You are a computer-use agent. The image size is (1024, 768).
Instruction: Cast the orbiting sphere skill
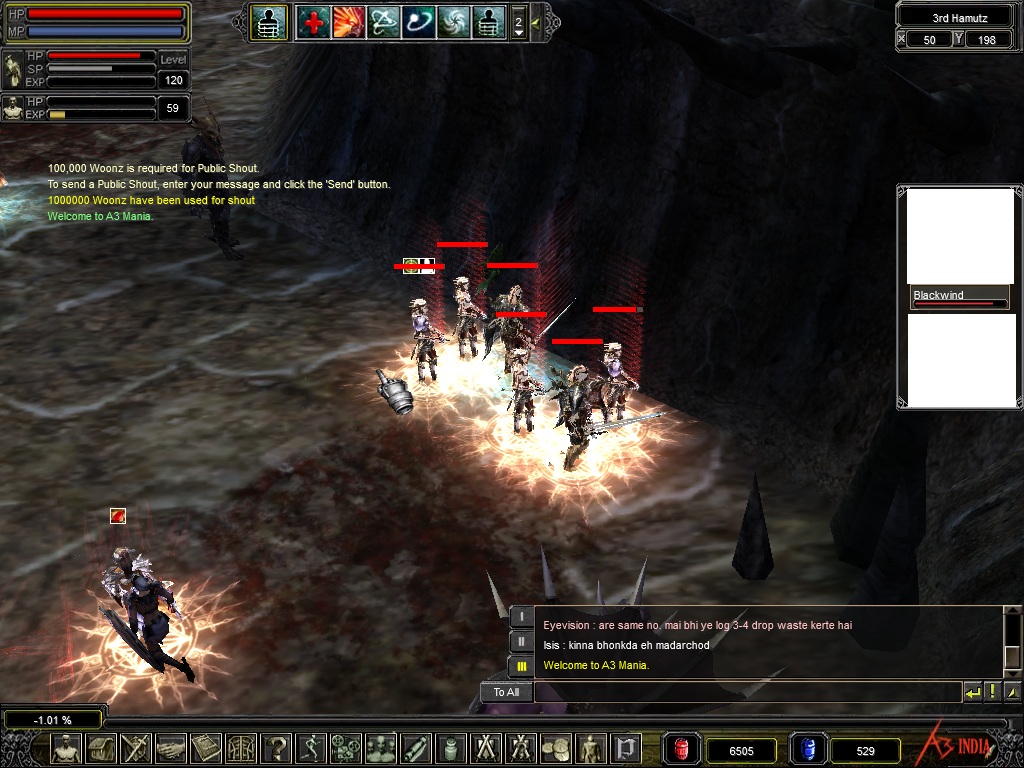[x=418, y=21]
